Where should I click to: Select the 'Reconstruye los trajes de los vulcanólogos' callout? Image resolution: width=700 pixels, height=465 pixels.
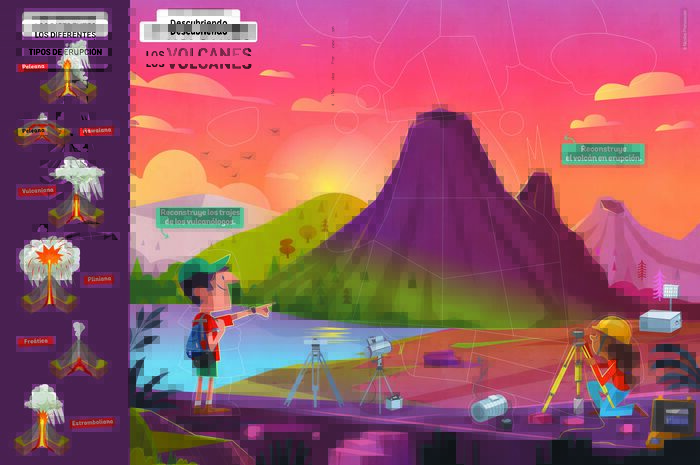point(201,217)
